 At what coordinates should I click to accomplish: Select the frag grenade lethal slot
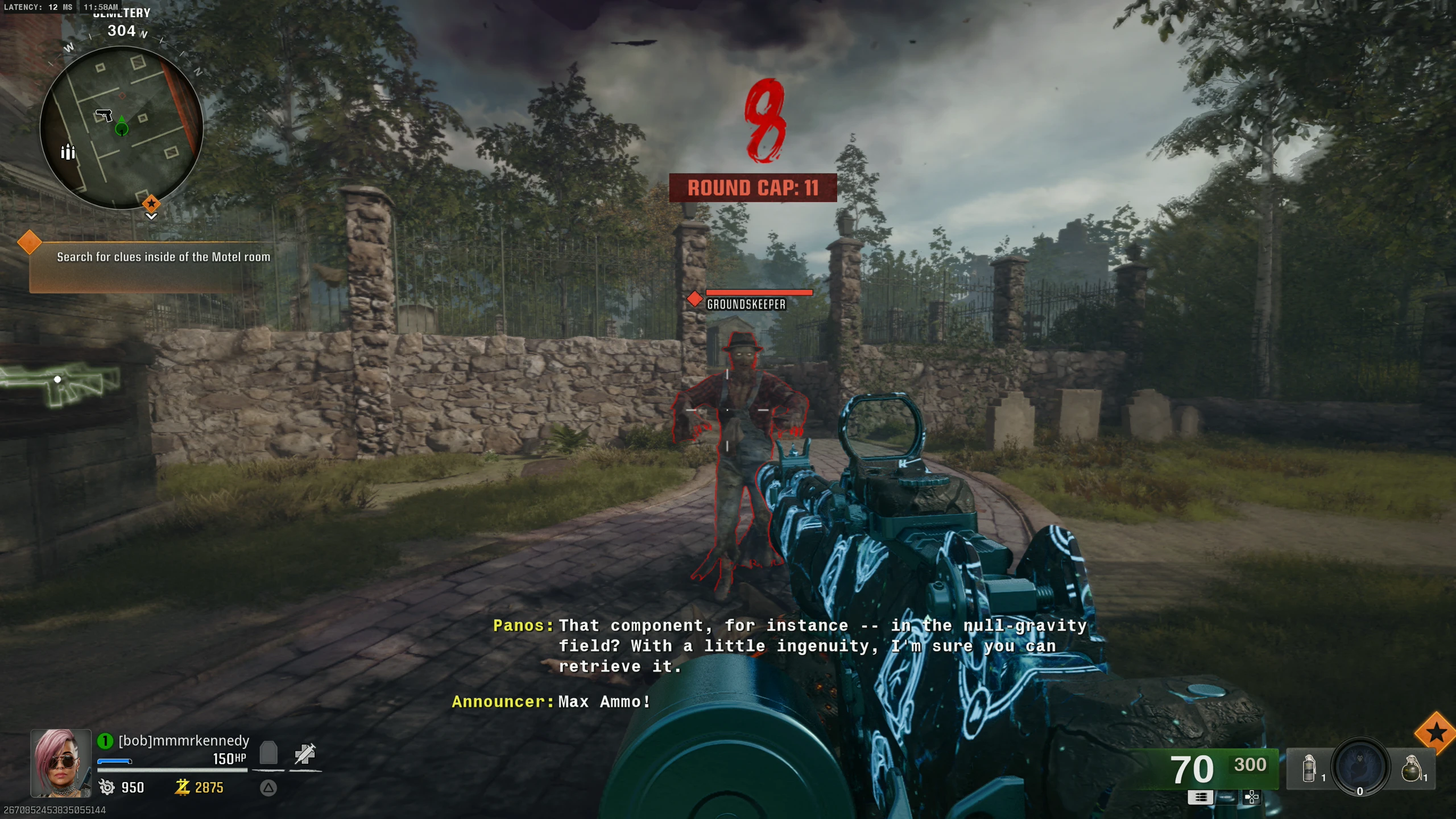1412,769
